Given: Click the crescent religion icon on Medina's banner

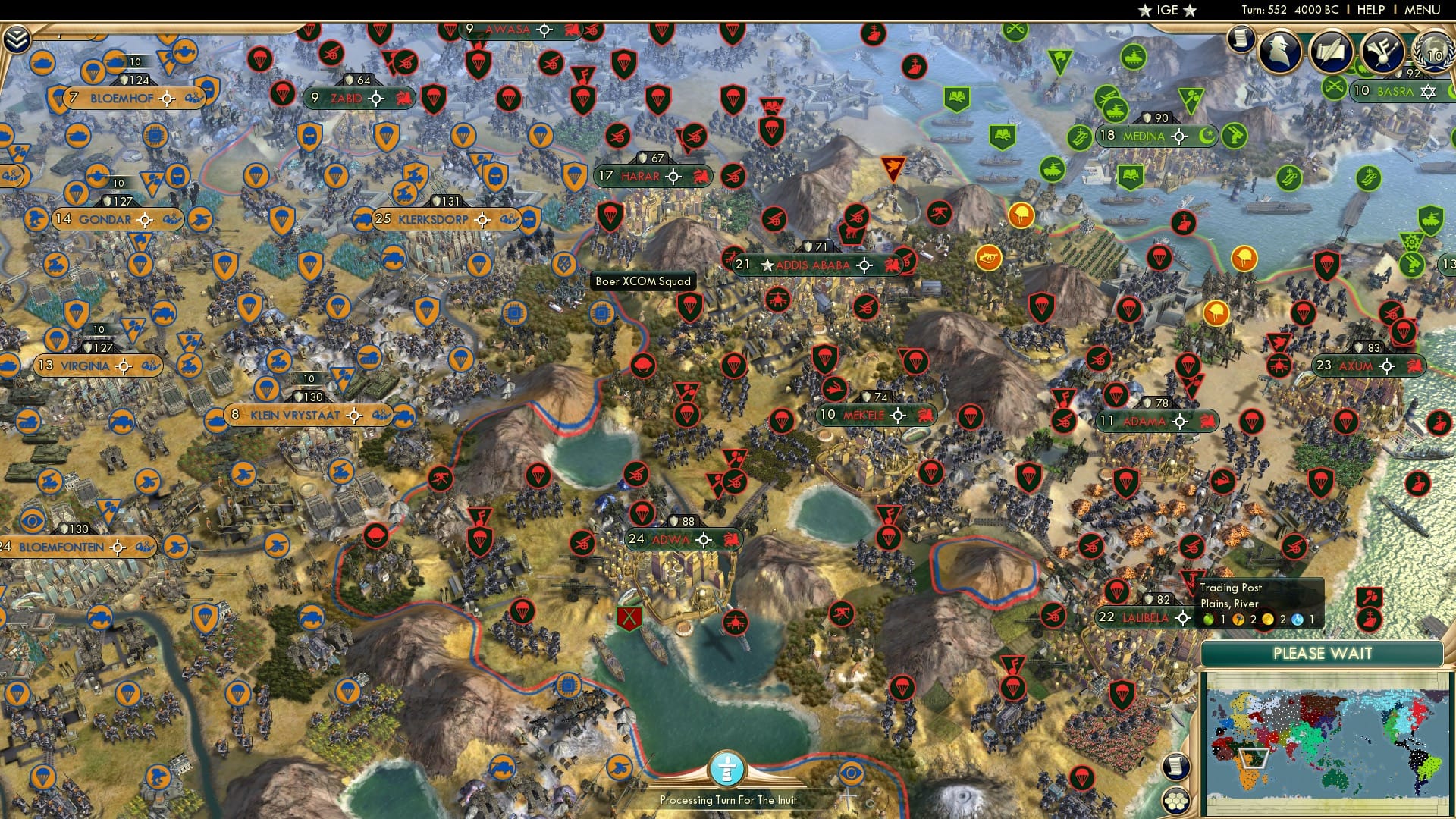Looking at the screenshot, I should (x=1206, y=136).
